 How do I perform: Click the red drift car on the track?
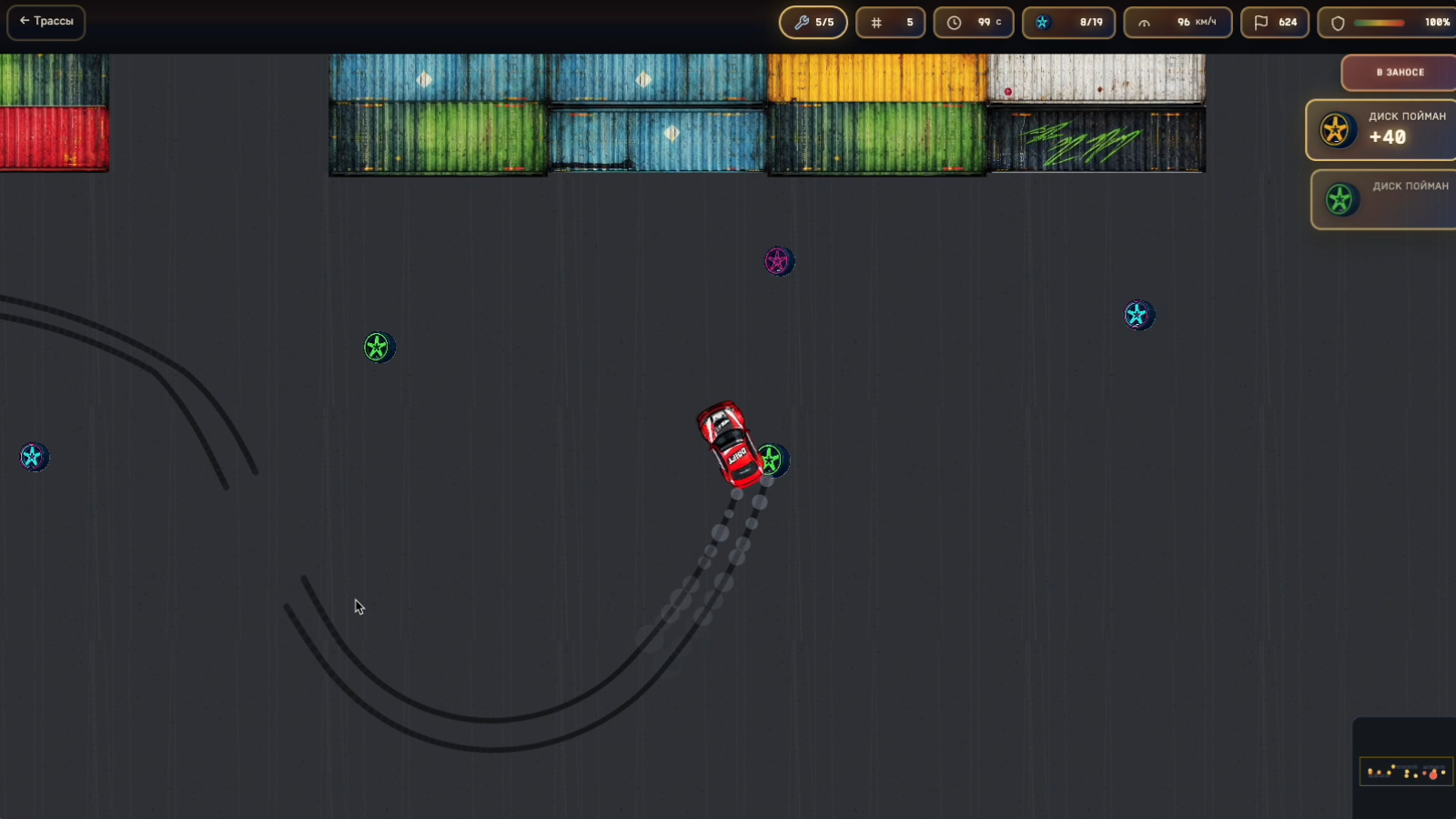click(728, 441)
